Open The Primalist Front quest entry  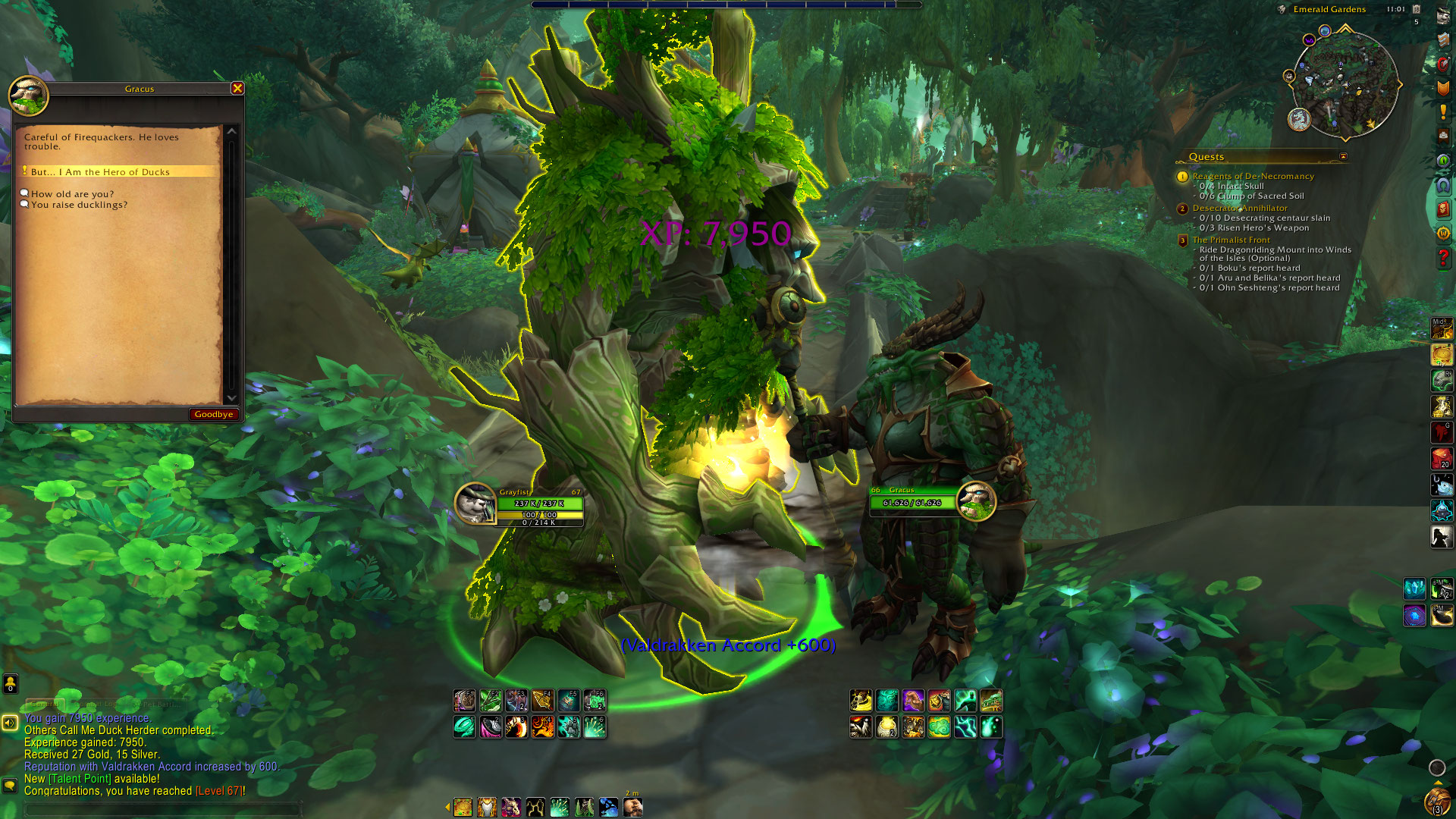1231,240
